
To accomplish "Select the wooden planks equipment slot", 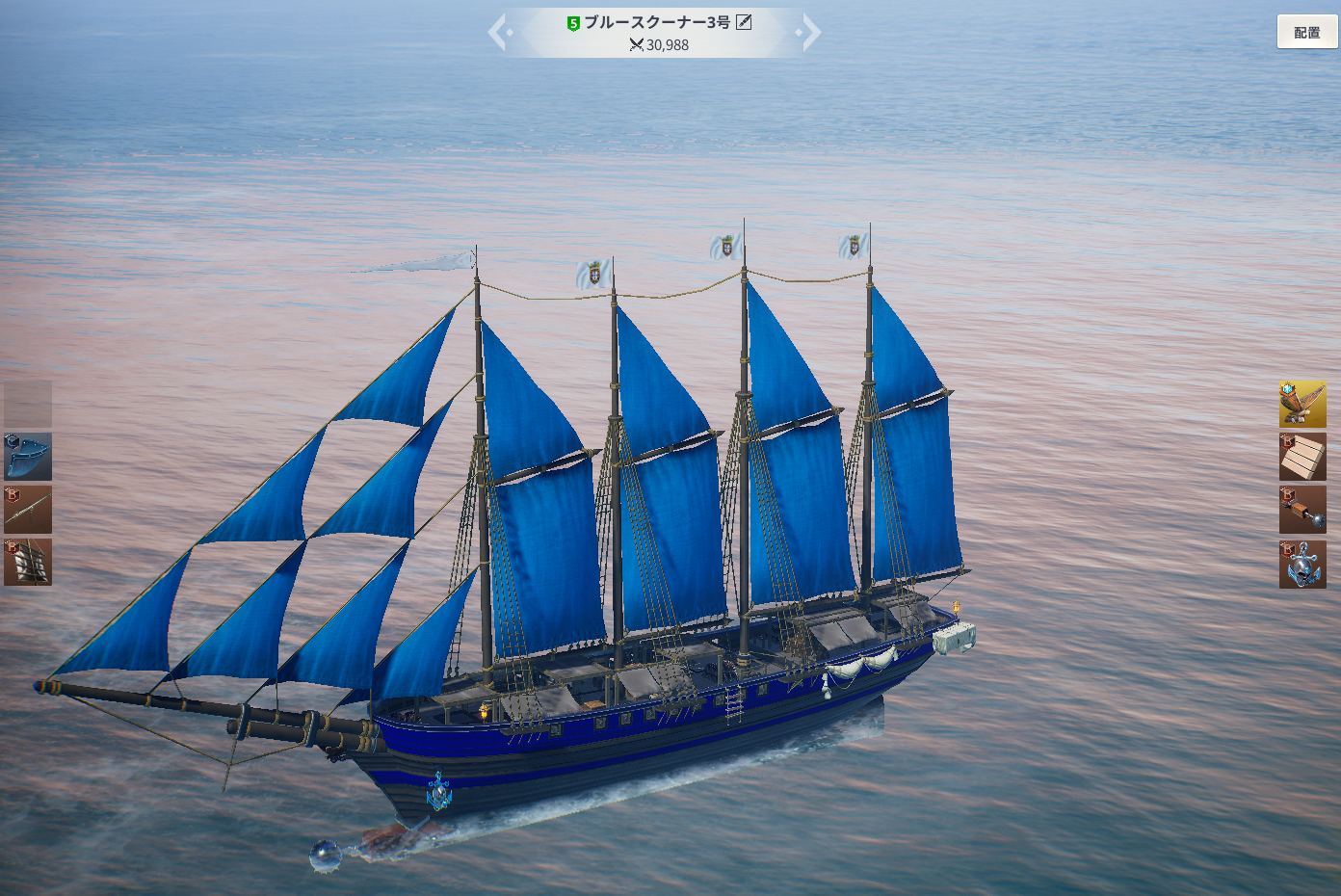I will tap(1302, 458).
